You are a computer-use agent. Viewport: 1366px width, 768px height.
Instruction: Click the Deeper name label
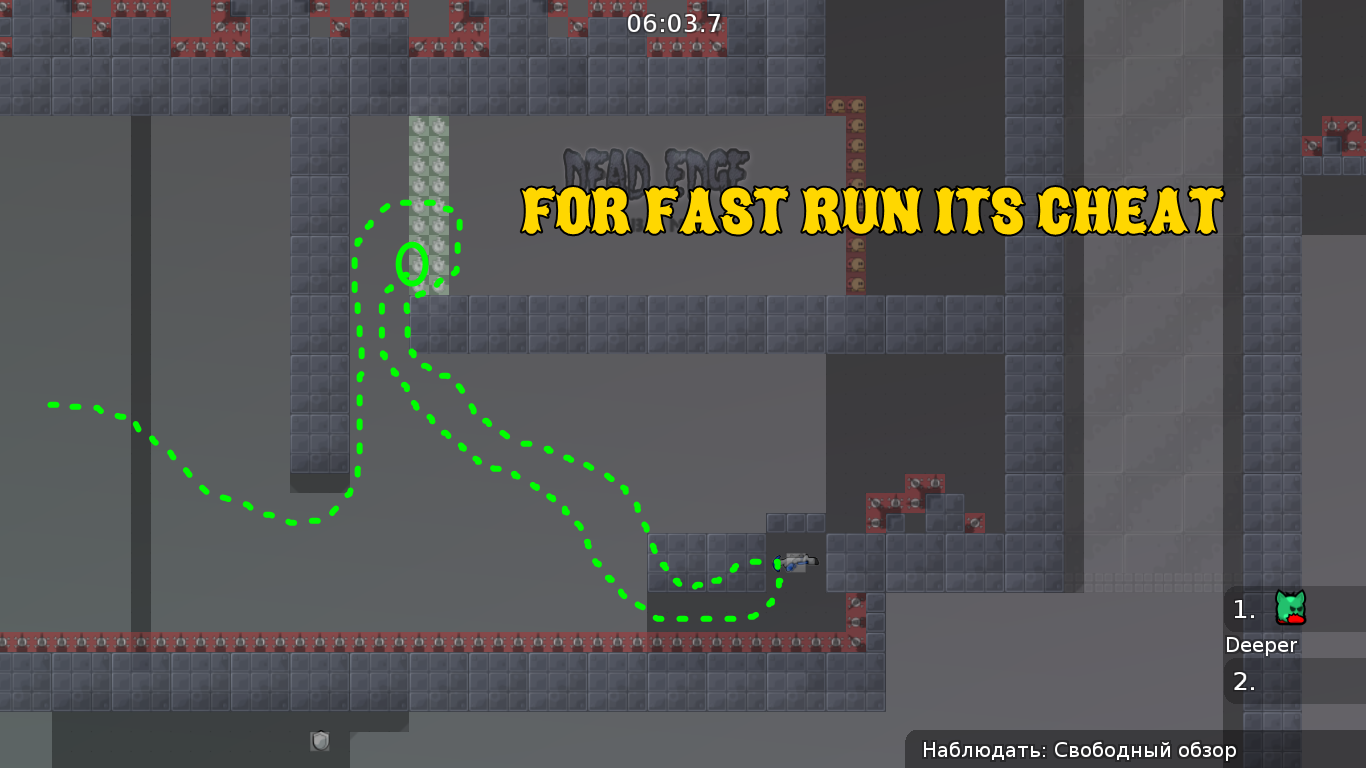point(1261,645)
